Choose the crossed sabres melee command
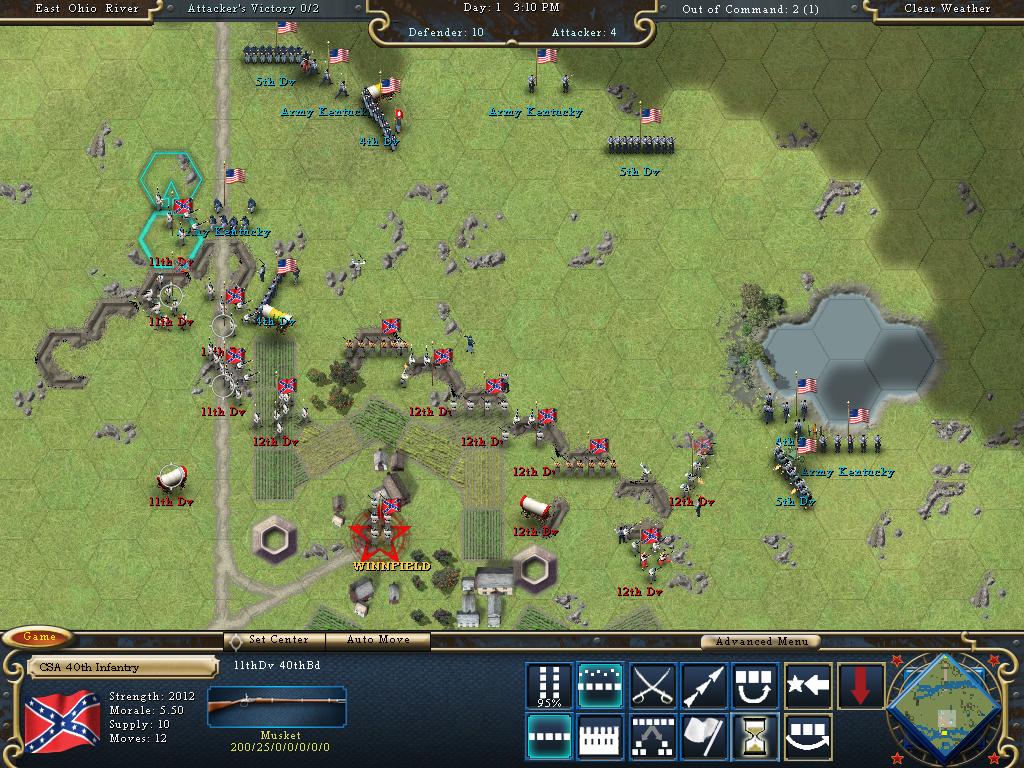Viewport: 1024px width, 768px height. [x=652, y=686]
